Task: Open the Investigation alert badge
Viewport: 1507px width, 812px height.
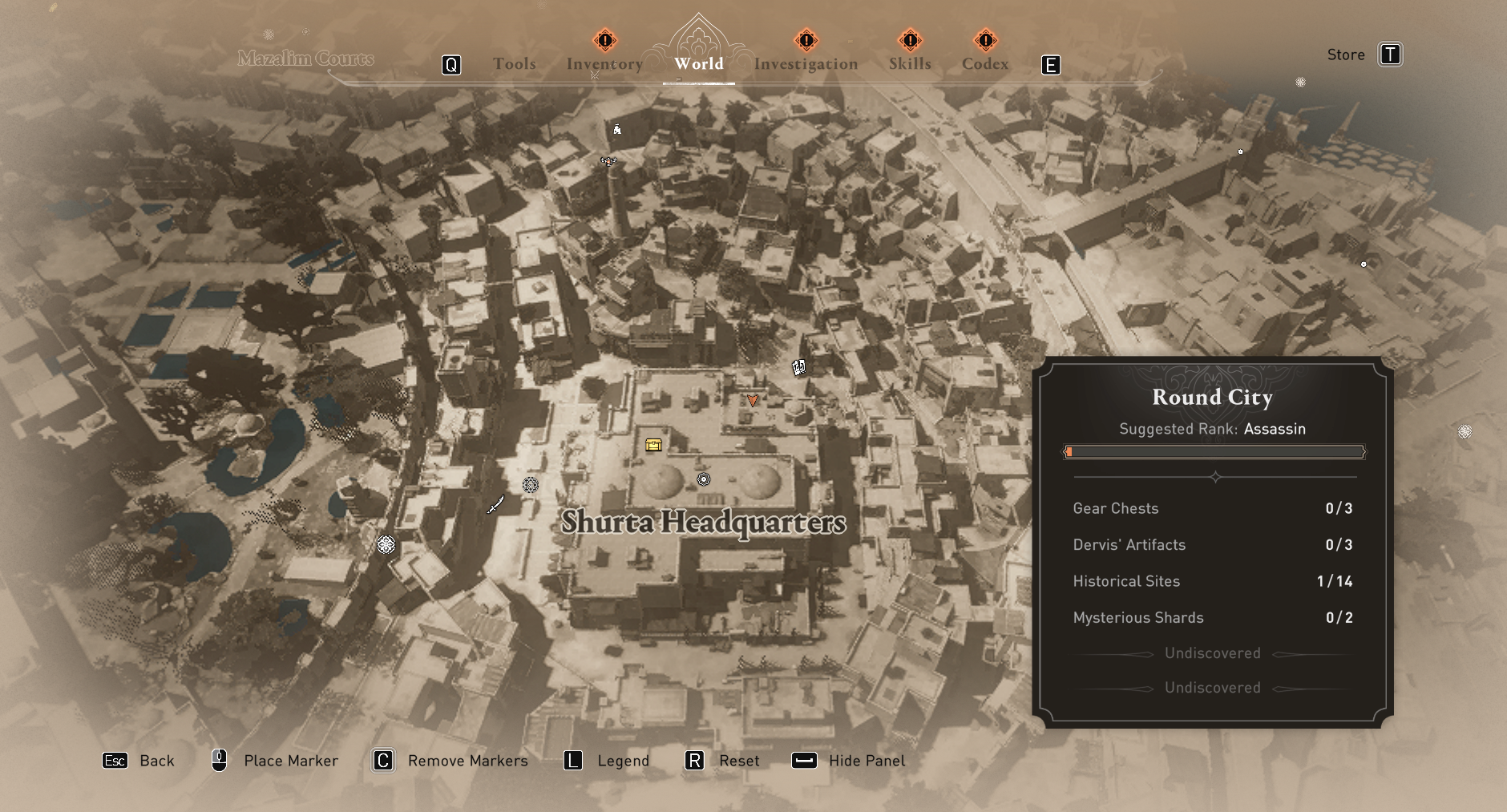Action: pyautogui.click(x=806, y=38)
